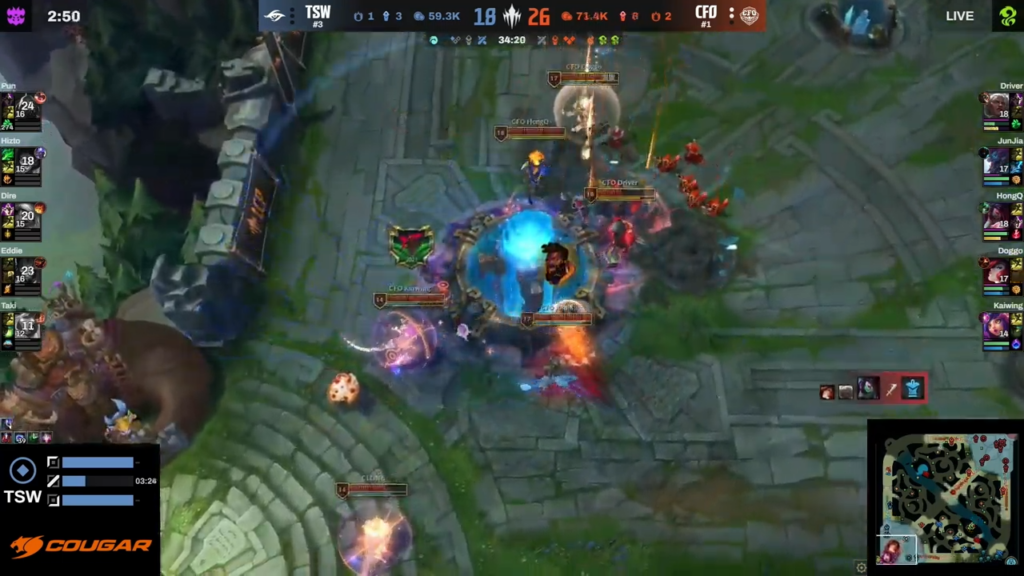The height and width of the screenshot is (576, 1024).
Task: Click the CFO team logo on the scoreboard
Action: point(750,15)
